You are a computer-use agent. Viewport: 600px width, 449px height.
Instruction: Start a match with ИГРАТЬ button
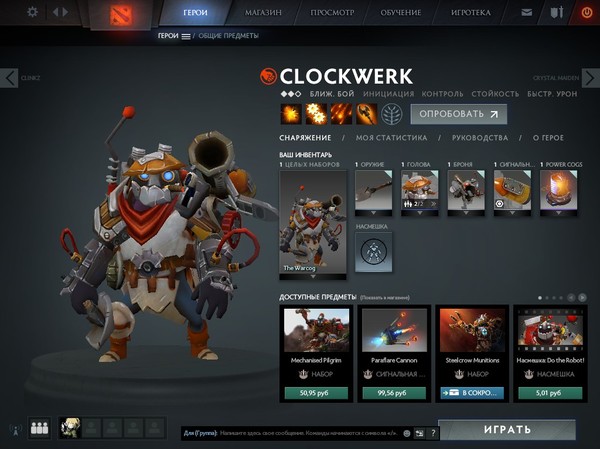coord(506,430)
